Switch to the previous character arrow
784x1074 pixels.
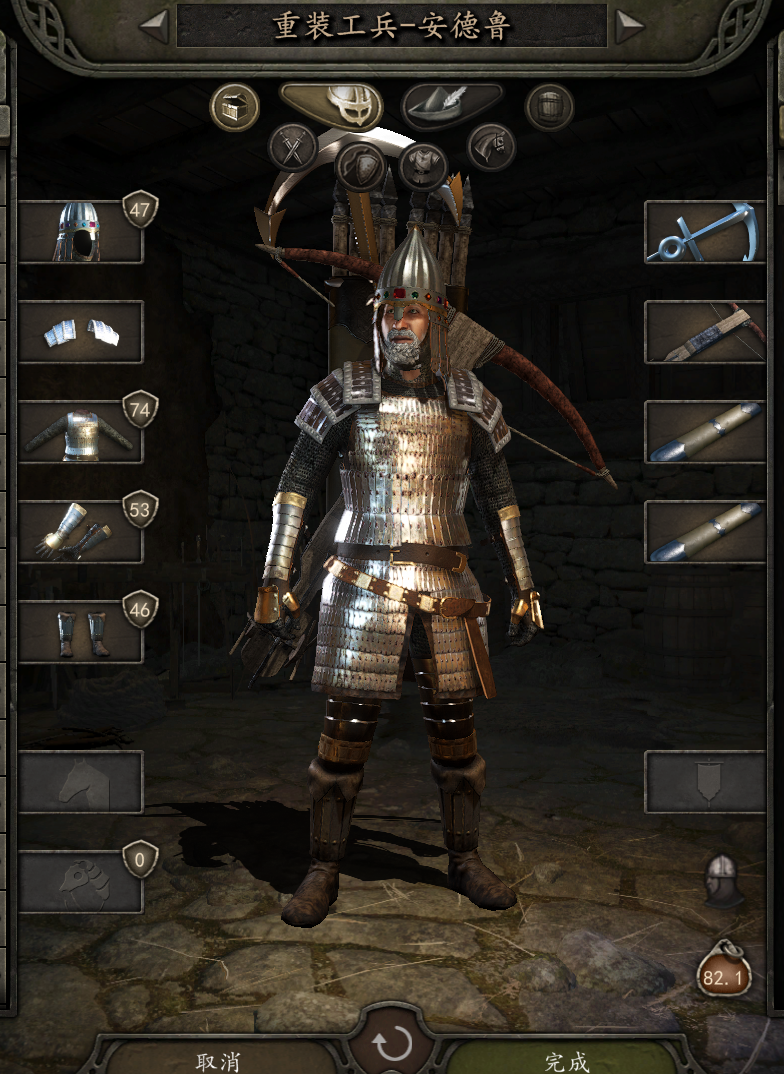(x=155, y=26)
